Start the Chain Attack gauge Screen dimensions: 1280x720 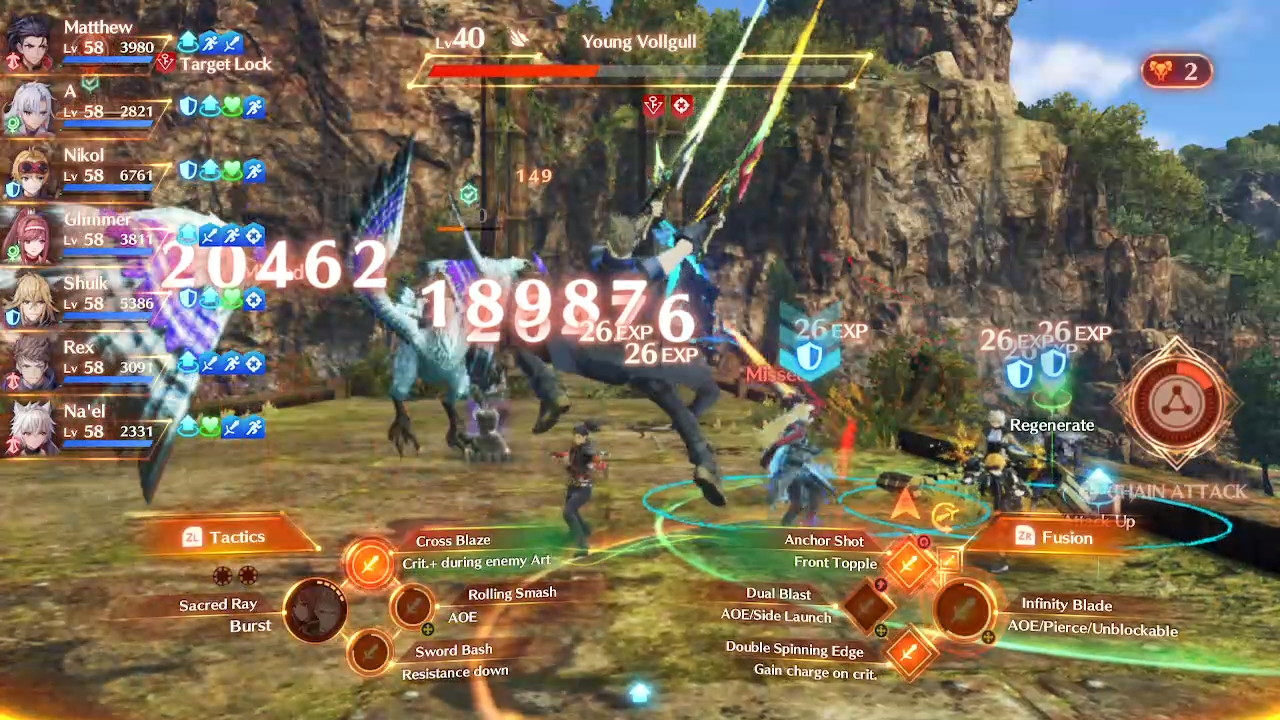(1177, 403)
